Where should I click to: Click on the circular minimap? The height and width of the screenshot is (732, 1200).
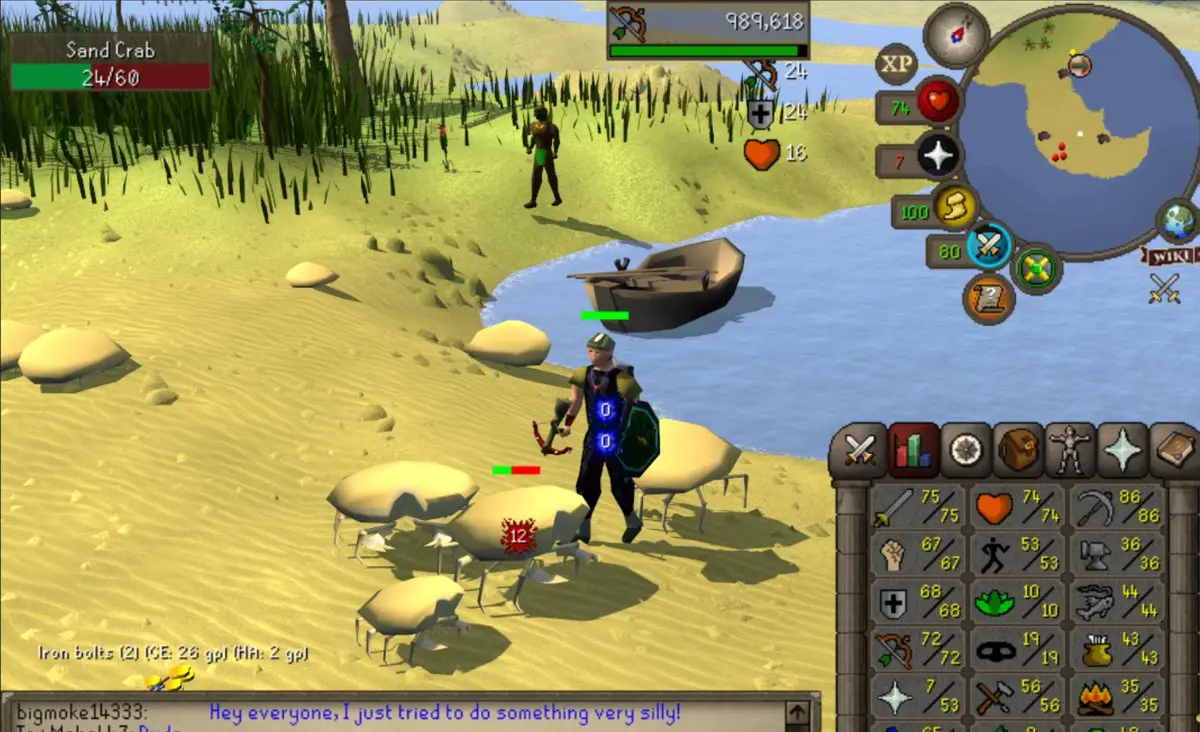tap(1076, 132)
